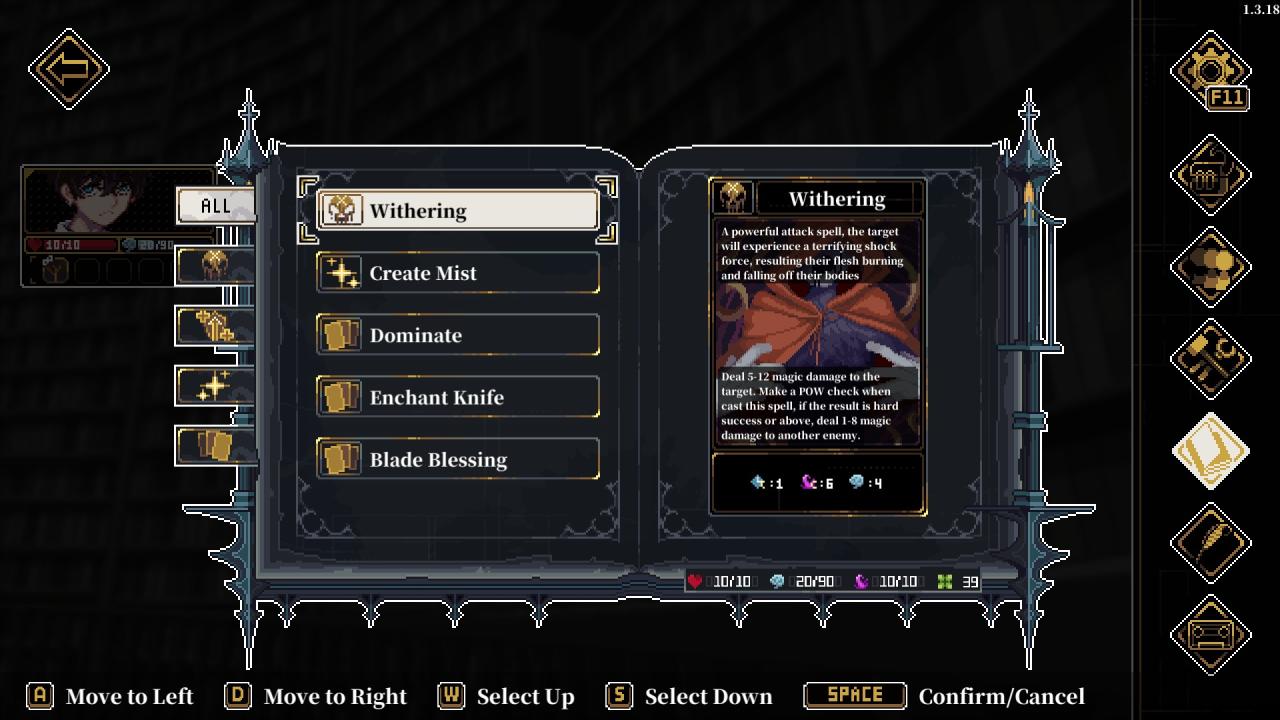Open the cassette tape icon menu
1280x720 pixels.
[1210, 634]
